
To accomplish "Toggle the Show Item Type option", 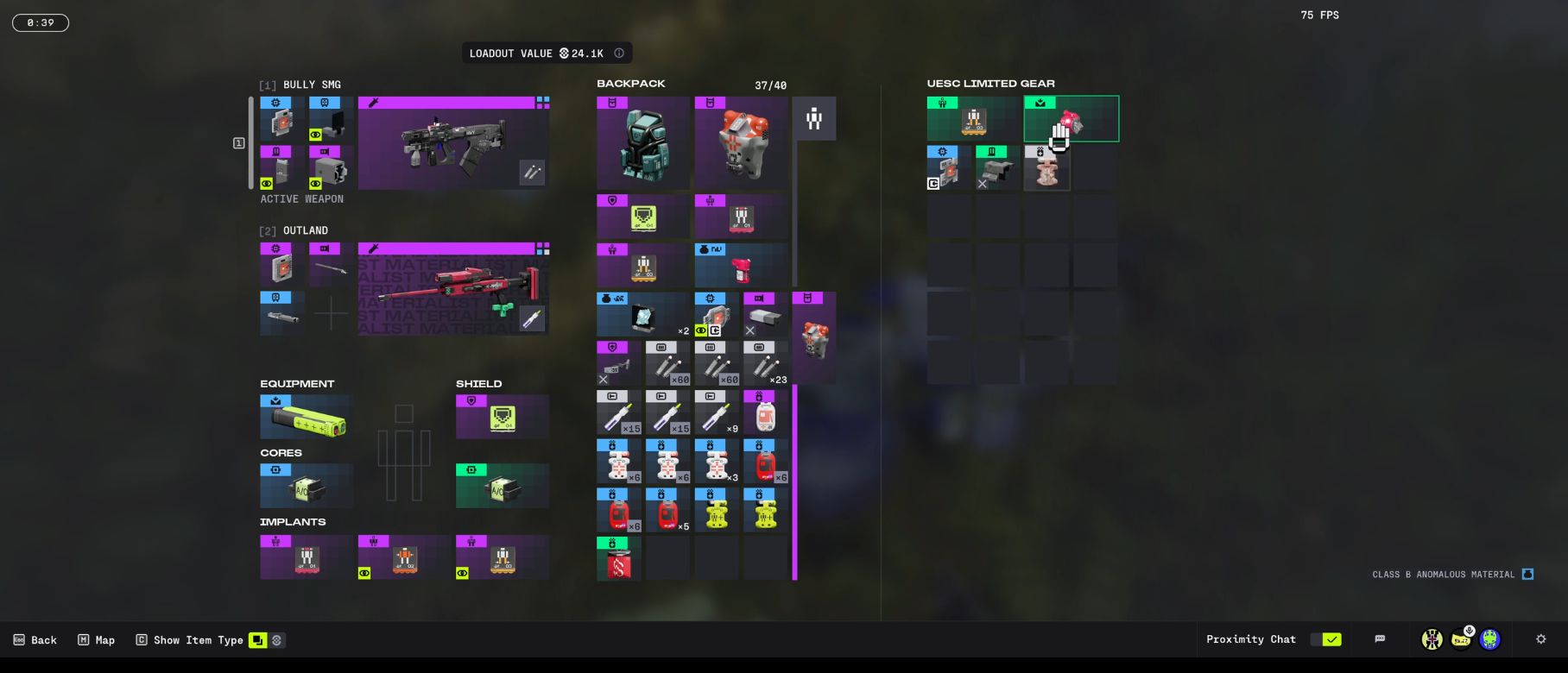I will (257, 640).
